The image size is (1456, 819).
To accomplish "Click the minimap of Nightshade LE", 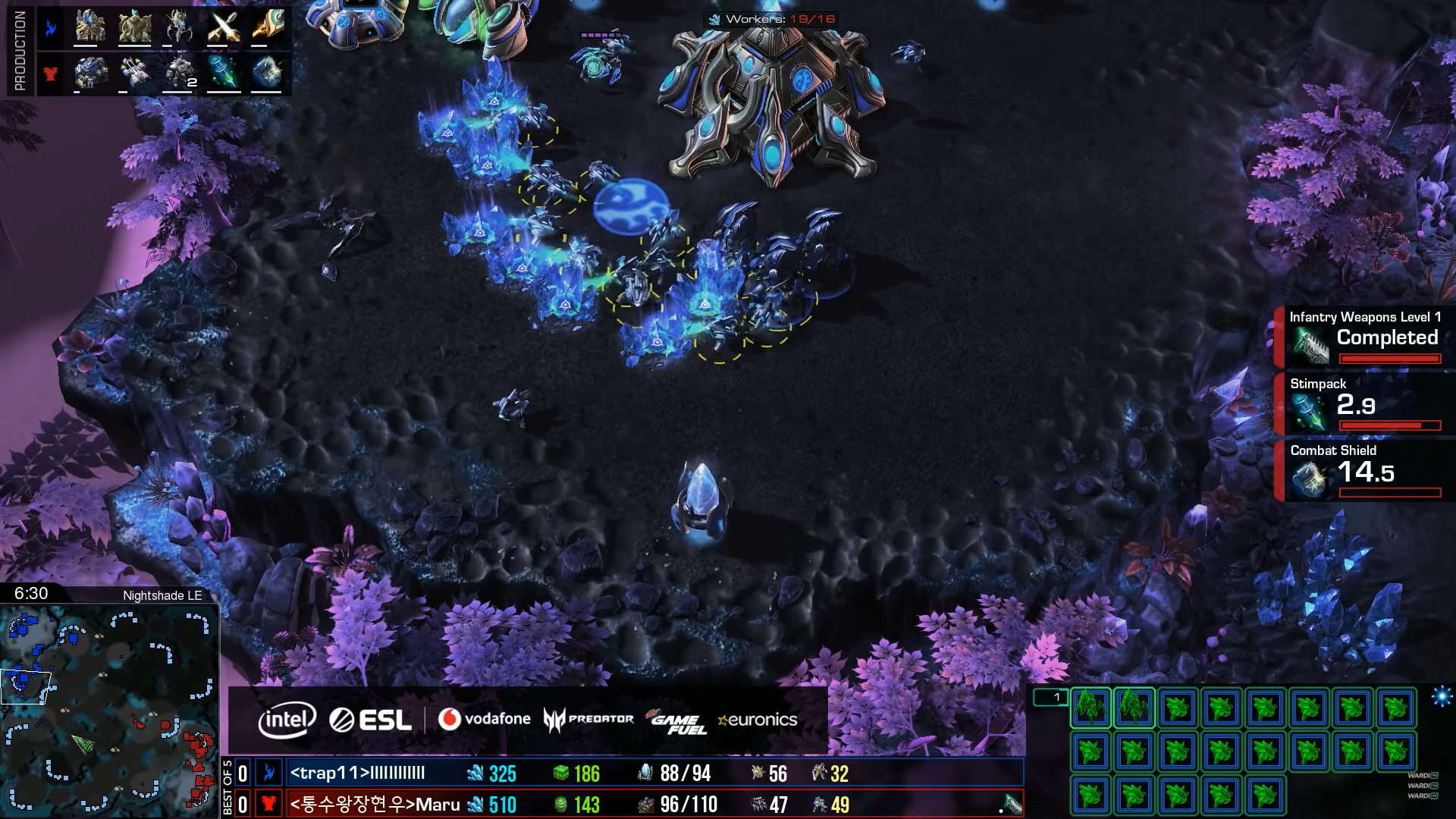I will tap(109, 710).
